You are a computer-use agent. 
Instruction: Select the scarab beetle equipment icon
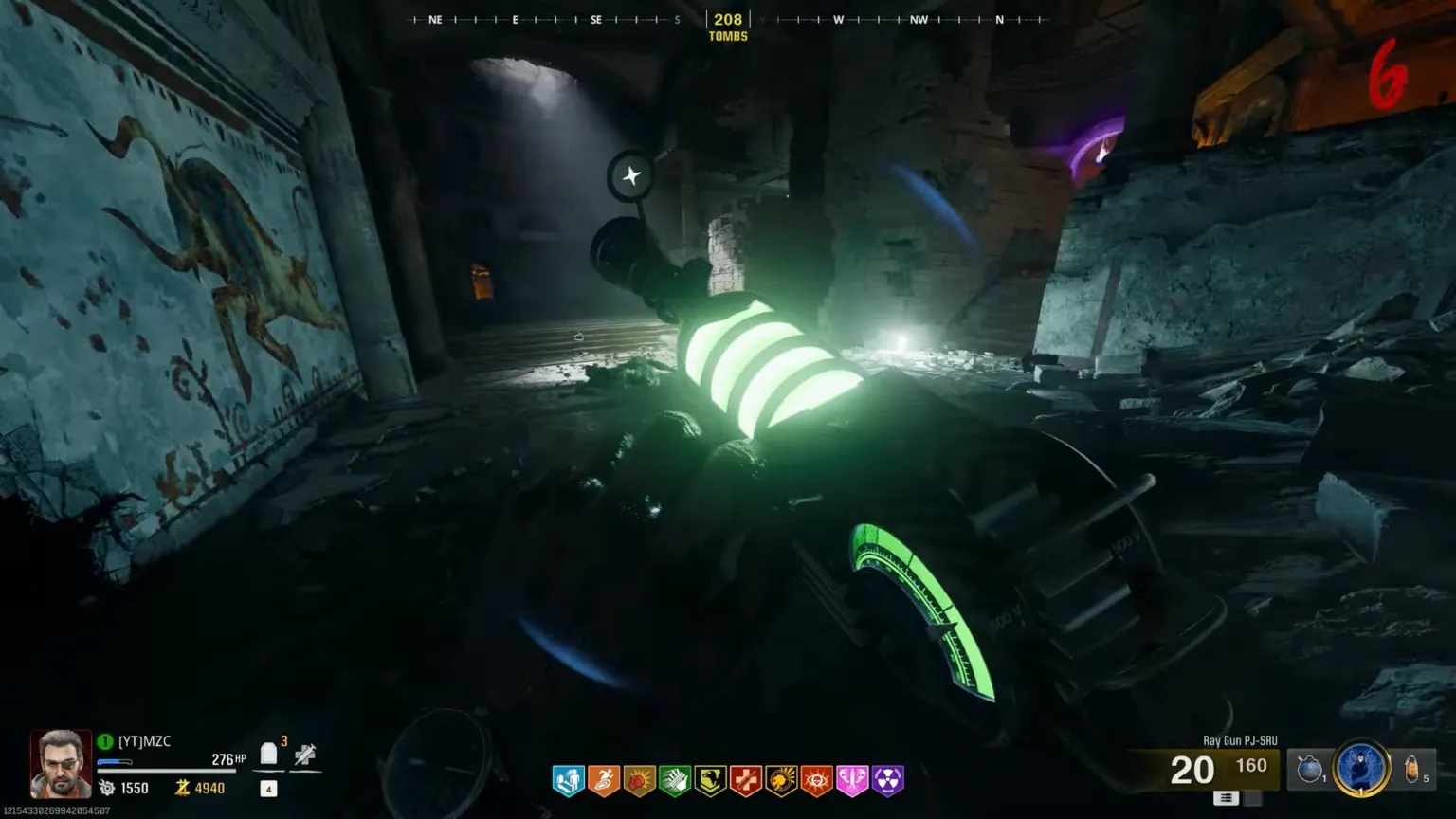click(x=1410, y=768)
